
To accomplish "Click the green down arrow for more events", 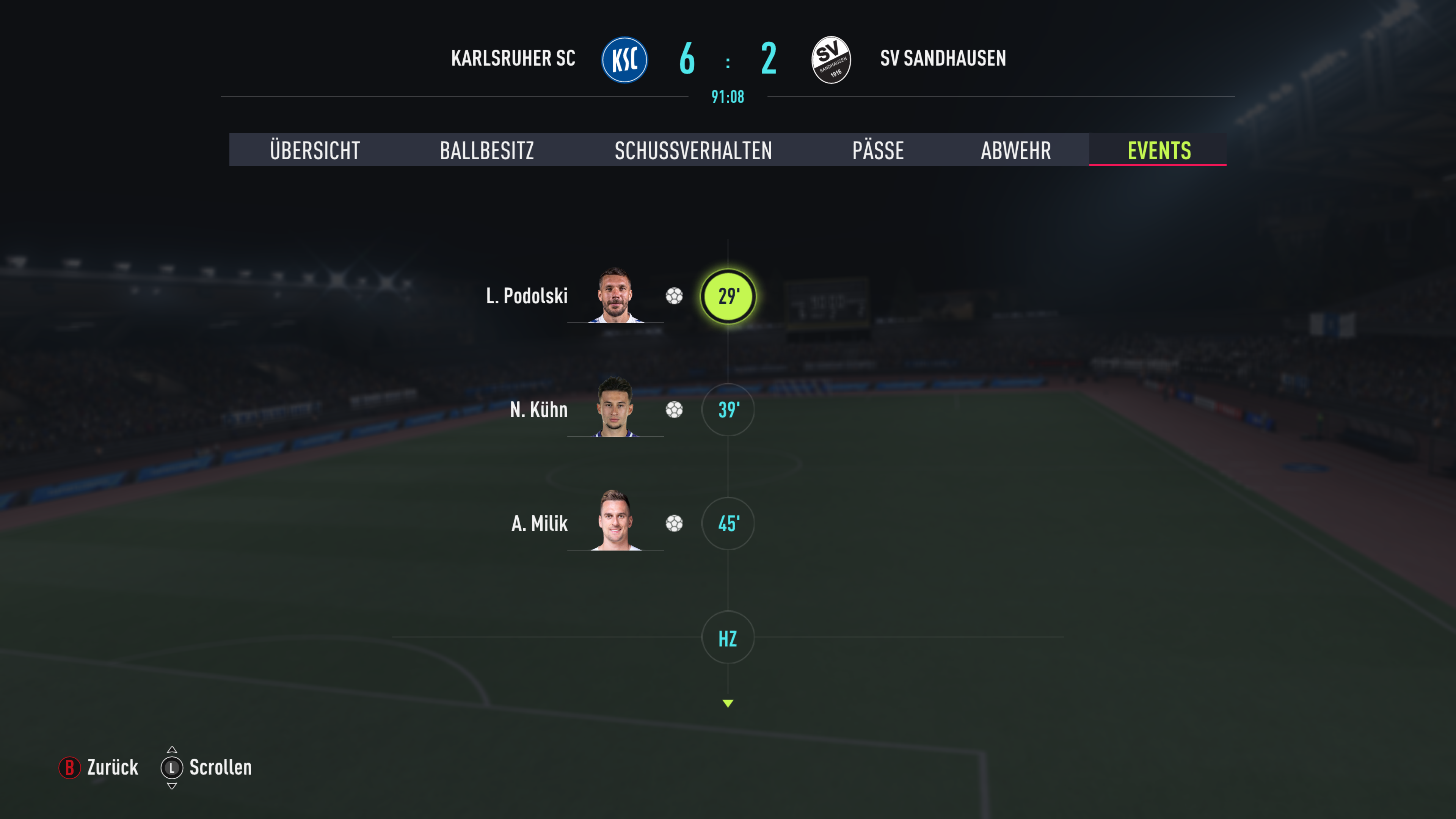I will [728, 703].
